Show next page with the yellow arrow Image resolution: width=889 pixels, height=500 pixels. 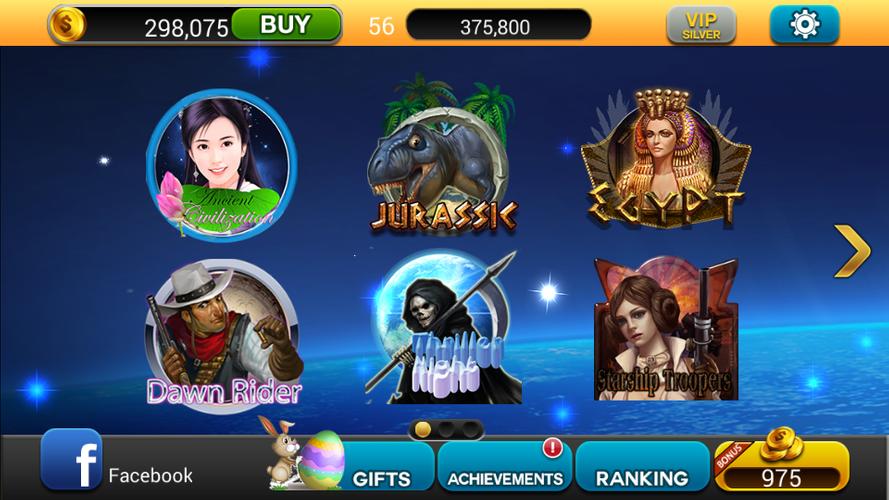click(x=852, y=251)
